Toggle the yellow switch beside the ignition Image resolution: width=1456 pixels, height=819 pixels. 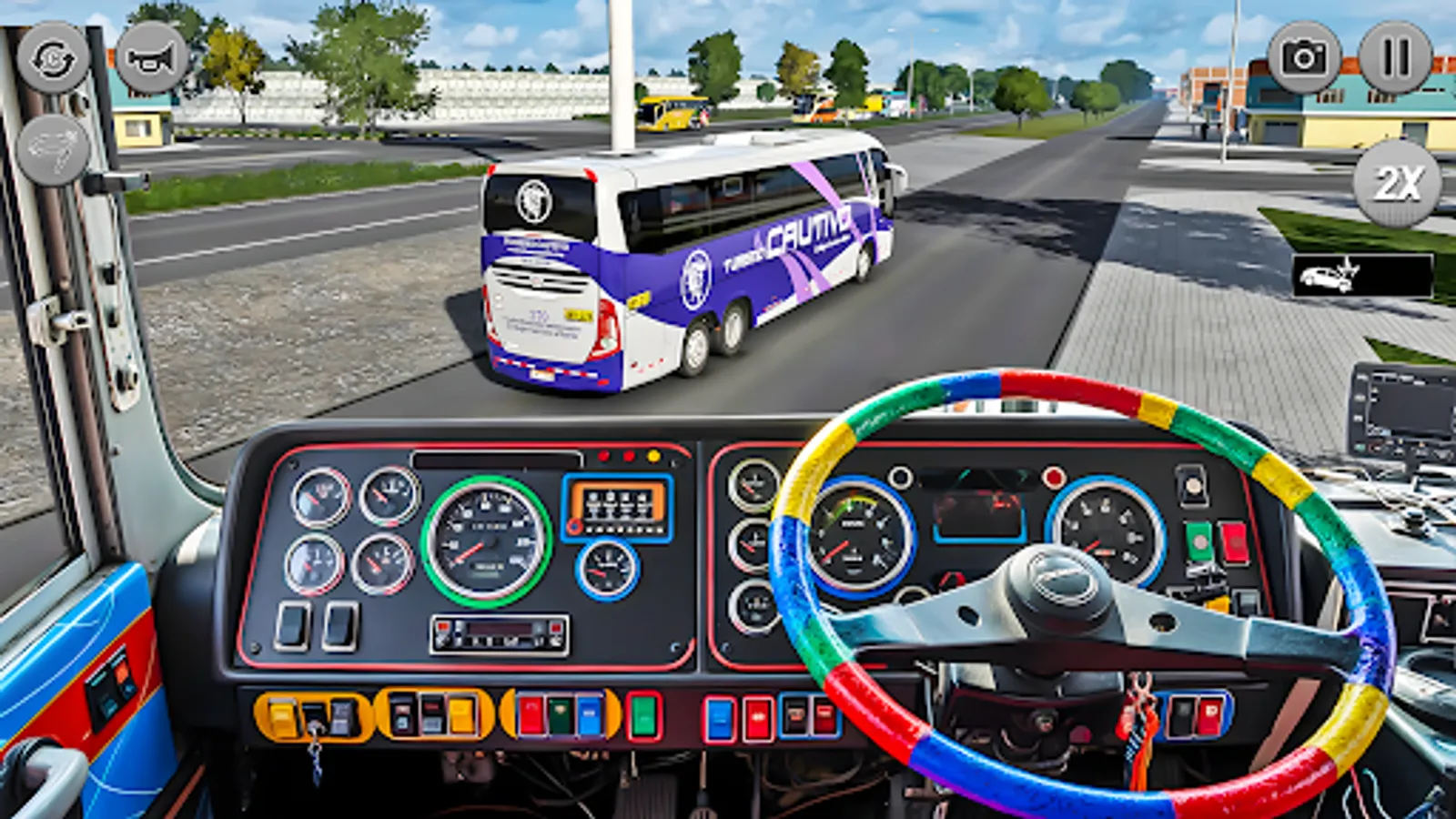click(280, 717)
